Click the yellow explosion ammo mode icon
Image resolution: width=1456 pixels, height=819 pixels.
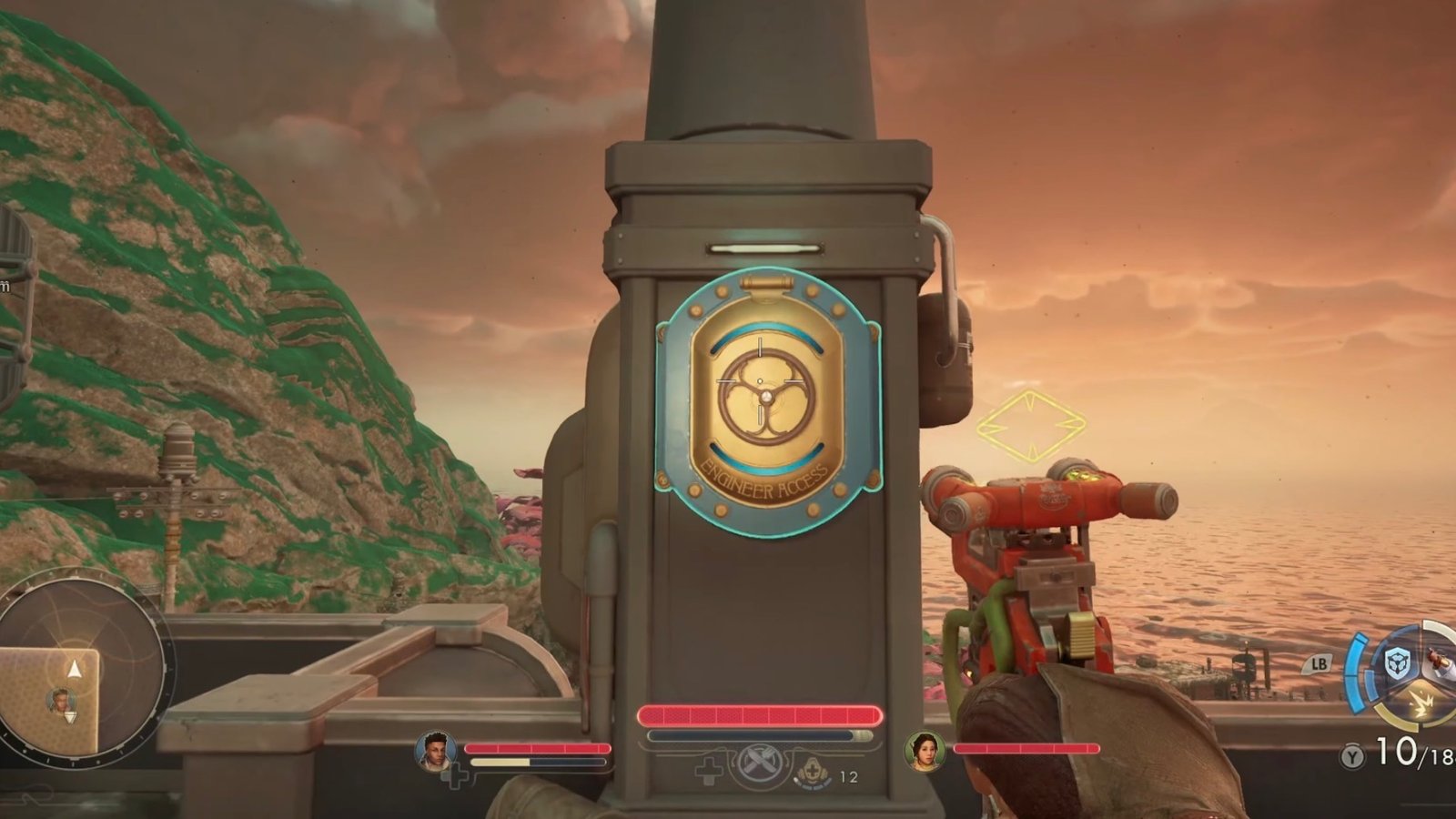pyautogui.click(x=1421, y=701)
